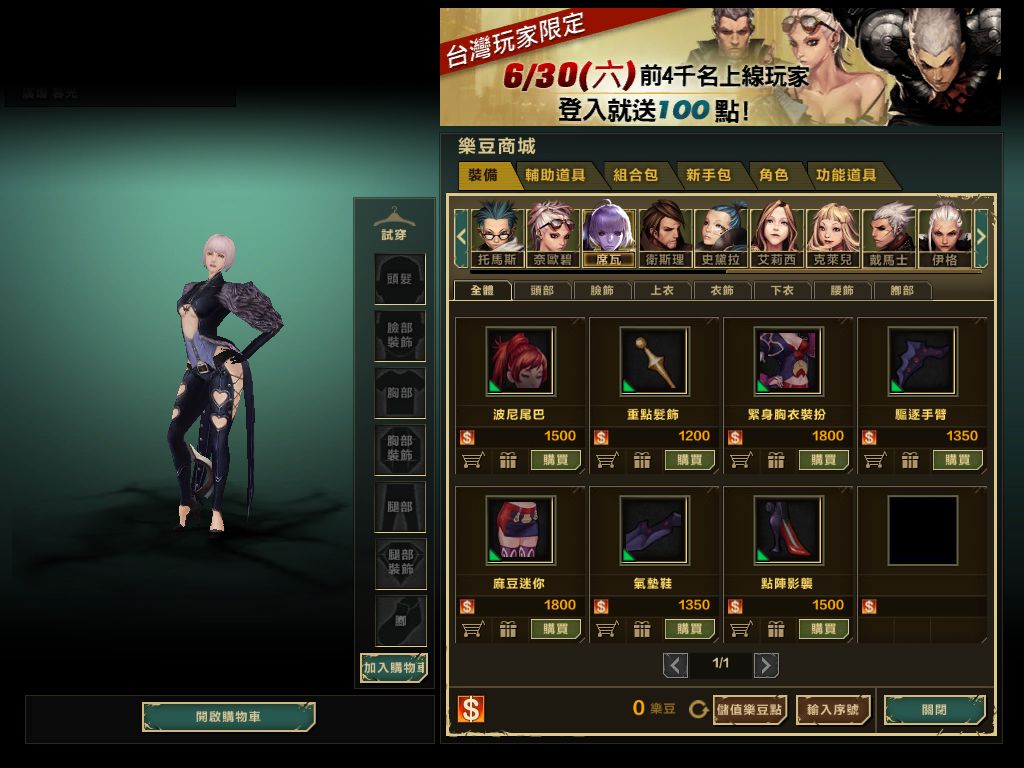Gift the 麻豆迷你 skirt item
Viewport: 1024px width, 768px height.
point(508,629)
